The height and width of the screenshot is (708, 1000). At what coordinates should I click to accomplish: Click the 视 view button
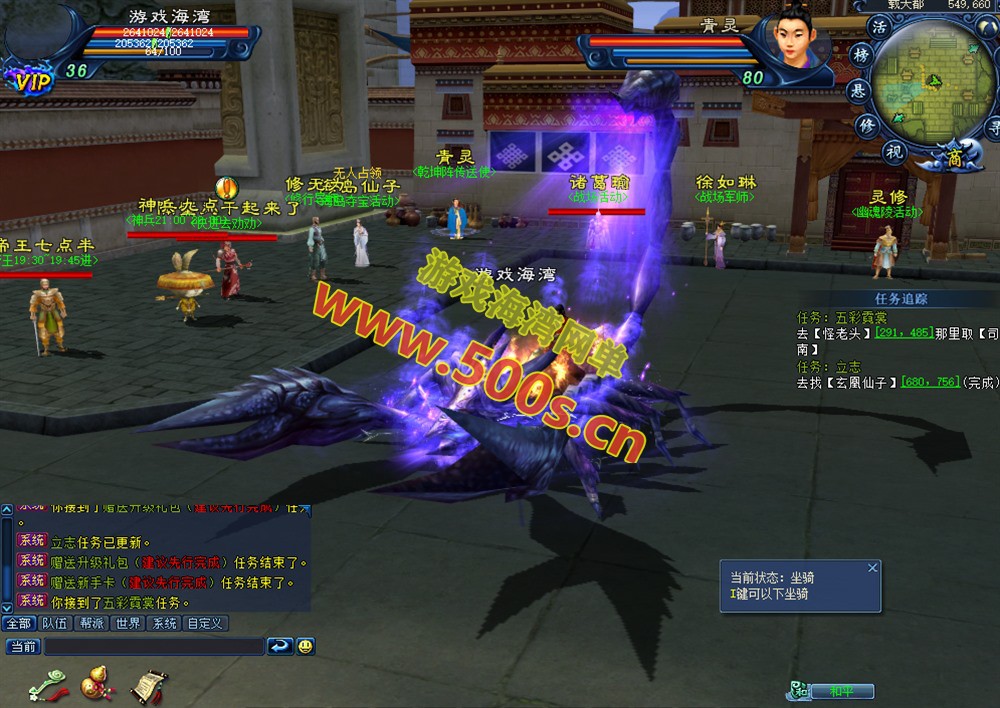click(894, 152)
